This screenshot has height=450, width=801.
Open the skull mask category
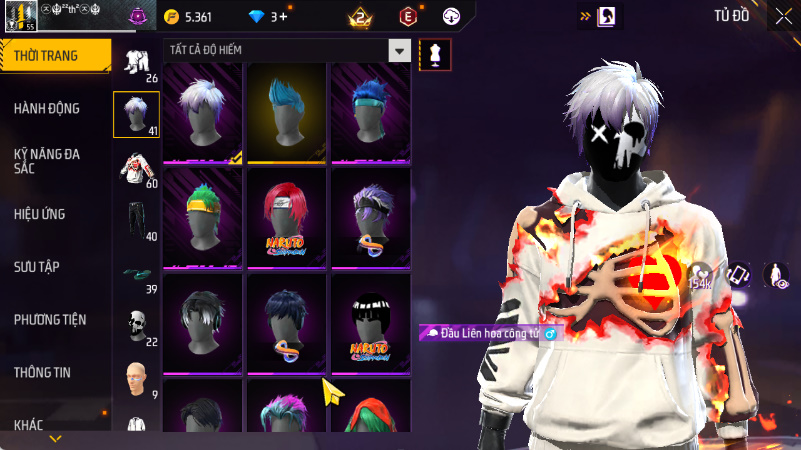tap(137, 326)
